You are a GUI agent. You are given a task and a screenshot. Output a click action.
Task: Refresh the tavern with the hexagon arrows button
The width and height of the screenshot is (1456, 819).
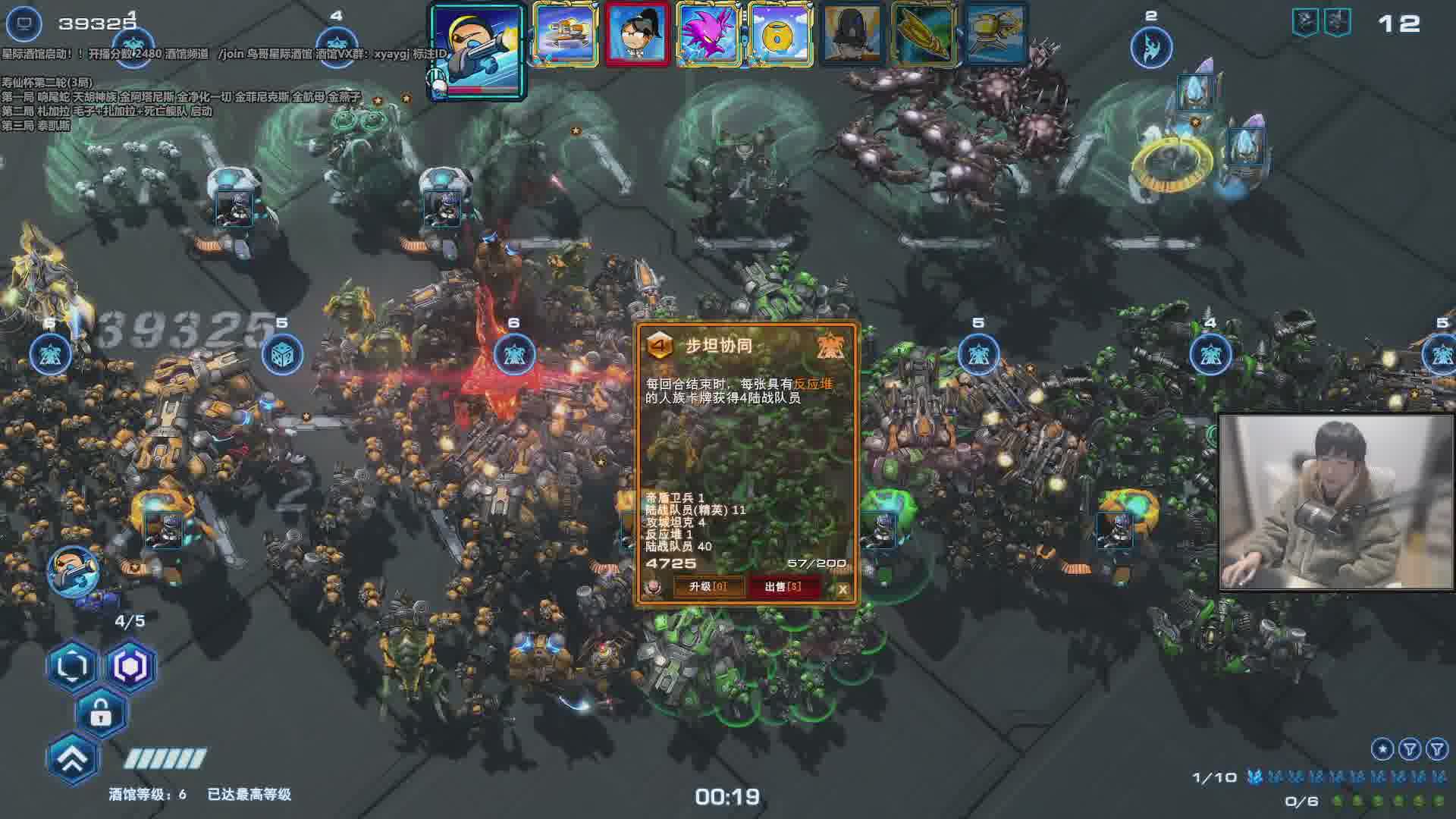click(72, 667)
